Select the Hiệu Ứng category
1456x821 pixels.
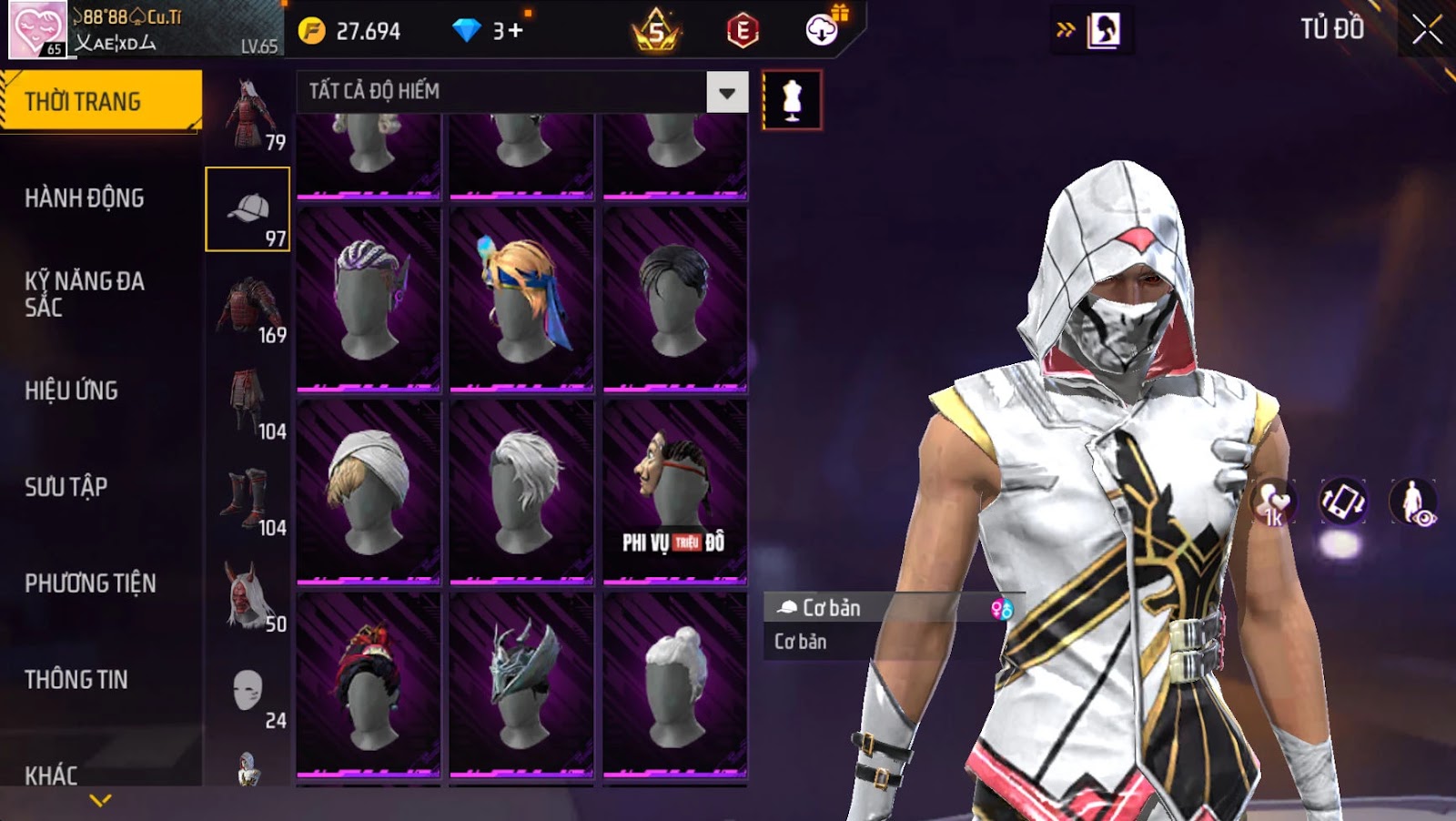[x=71, y=390]
